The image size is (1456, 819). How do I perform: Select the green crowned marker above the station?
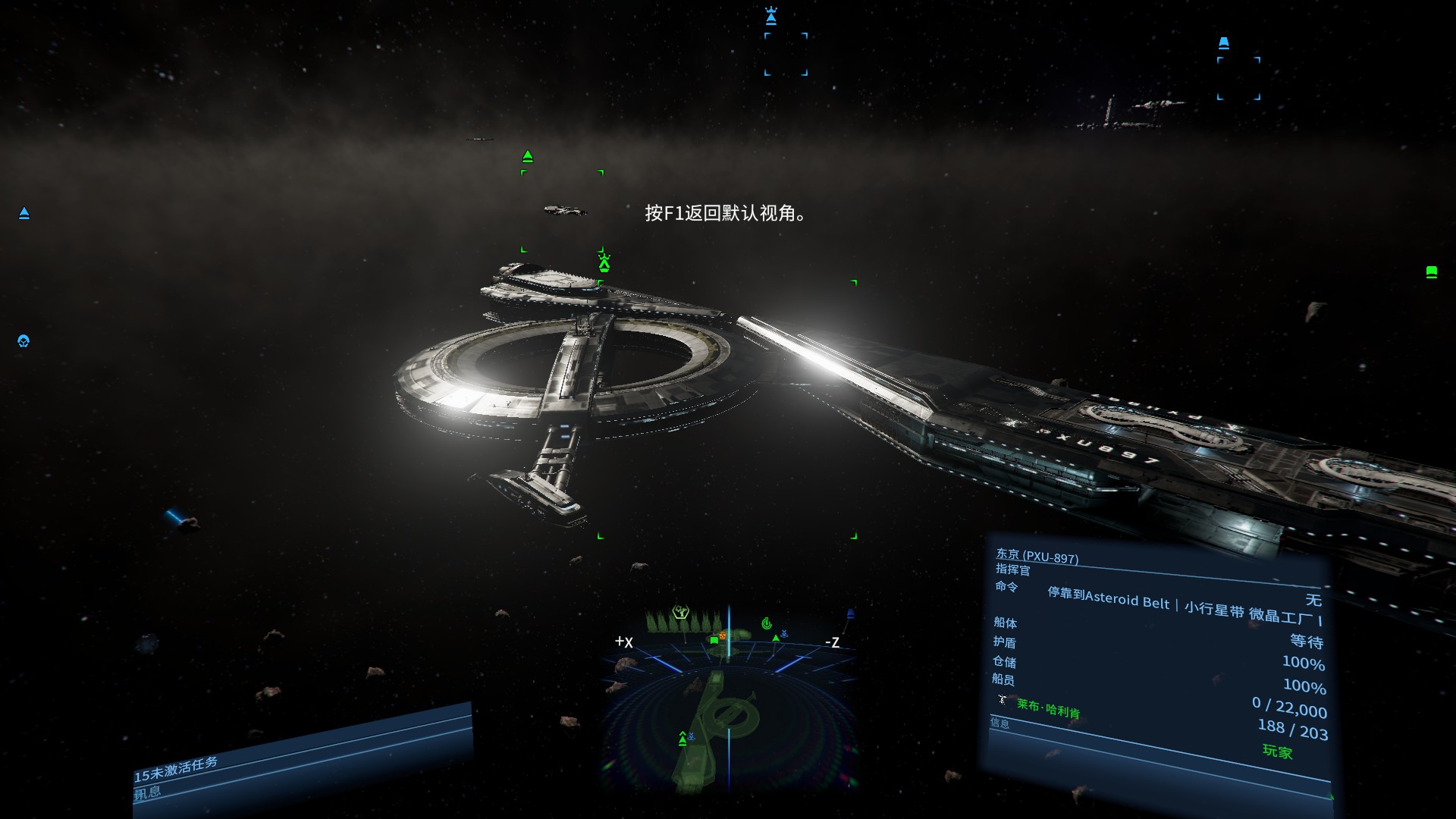[604, 263]
